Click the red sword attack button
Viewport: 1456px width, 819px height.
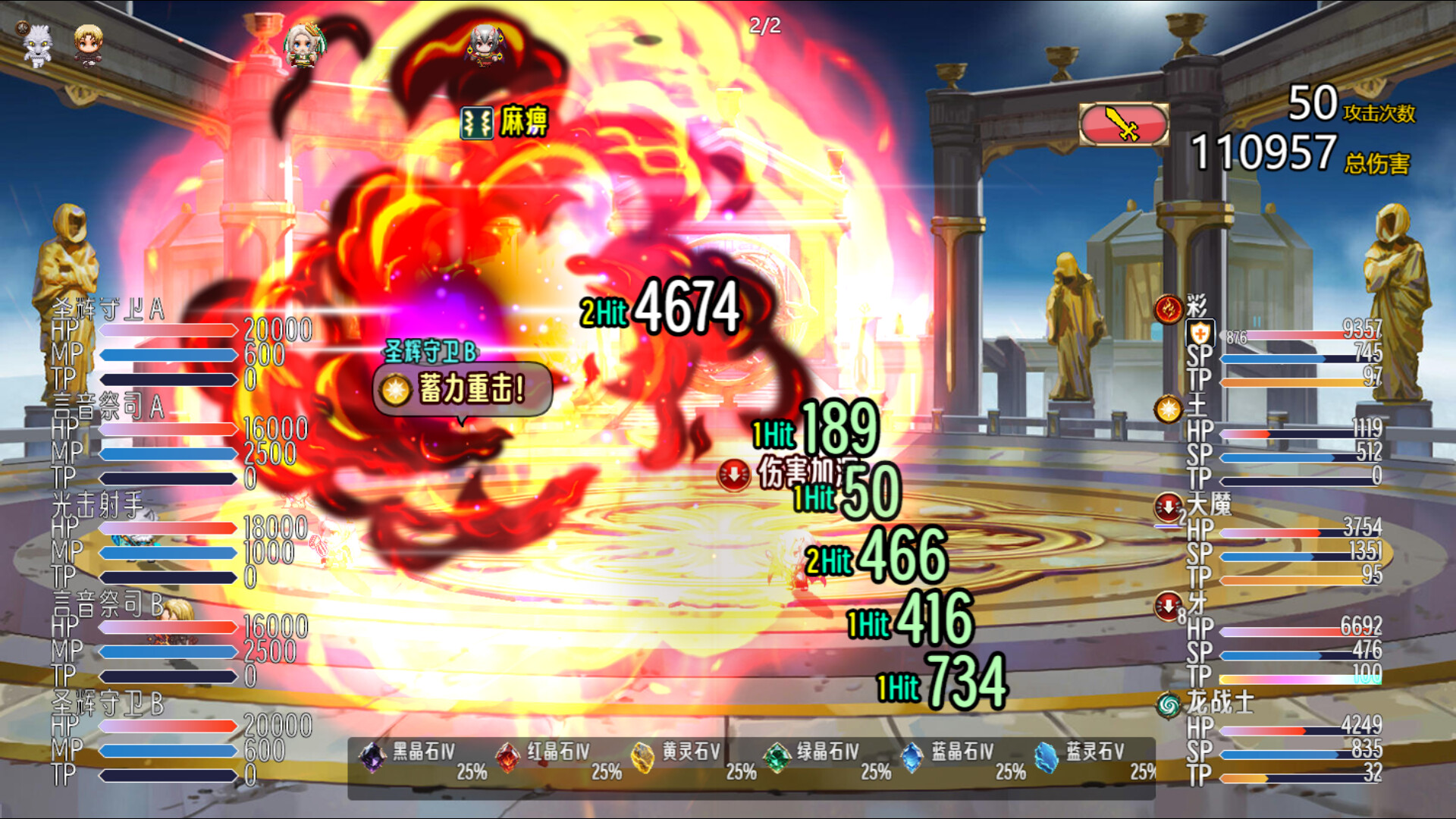point(1123,124)
